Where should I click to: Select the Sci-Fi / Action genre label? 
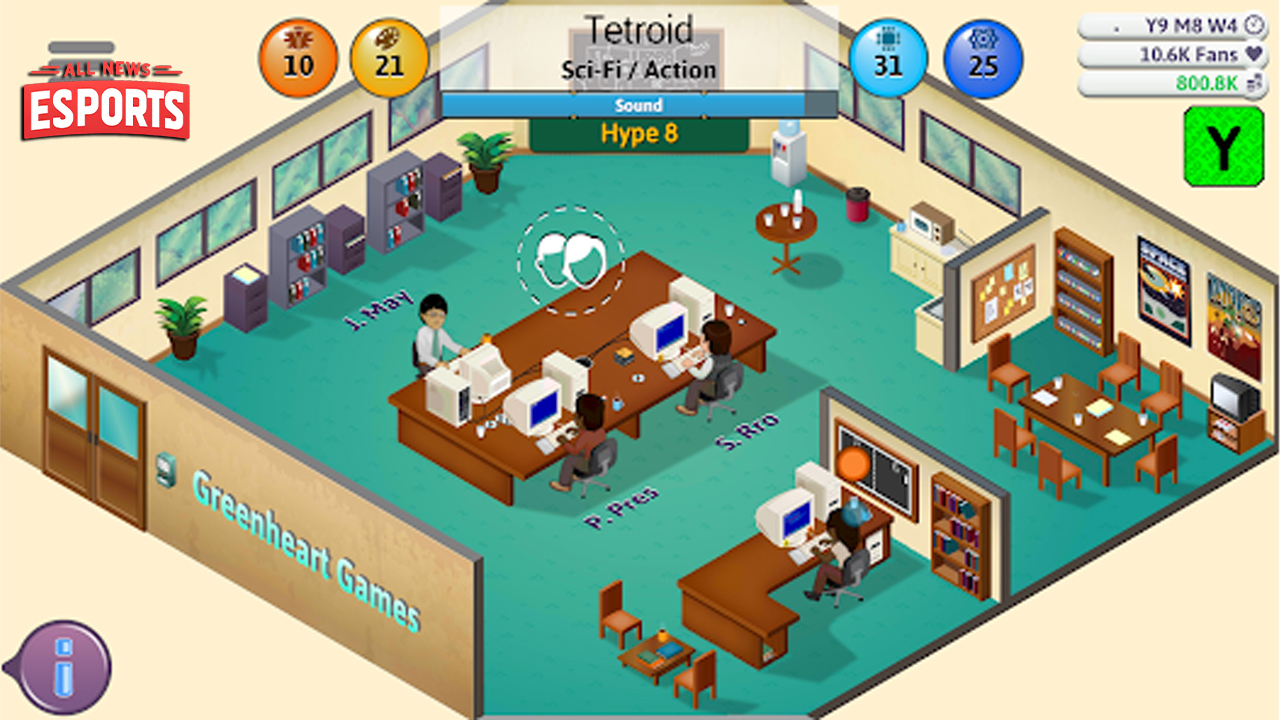(640, 70)
